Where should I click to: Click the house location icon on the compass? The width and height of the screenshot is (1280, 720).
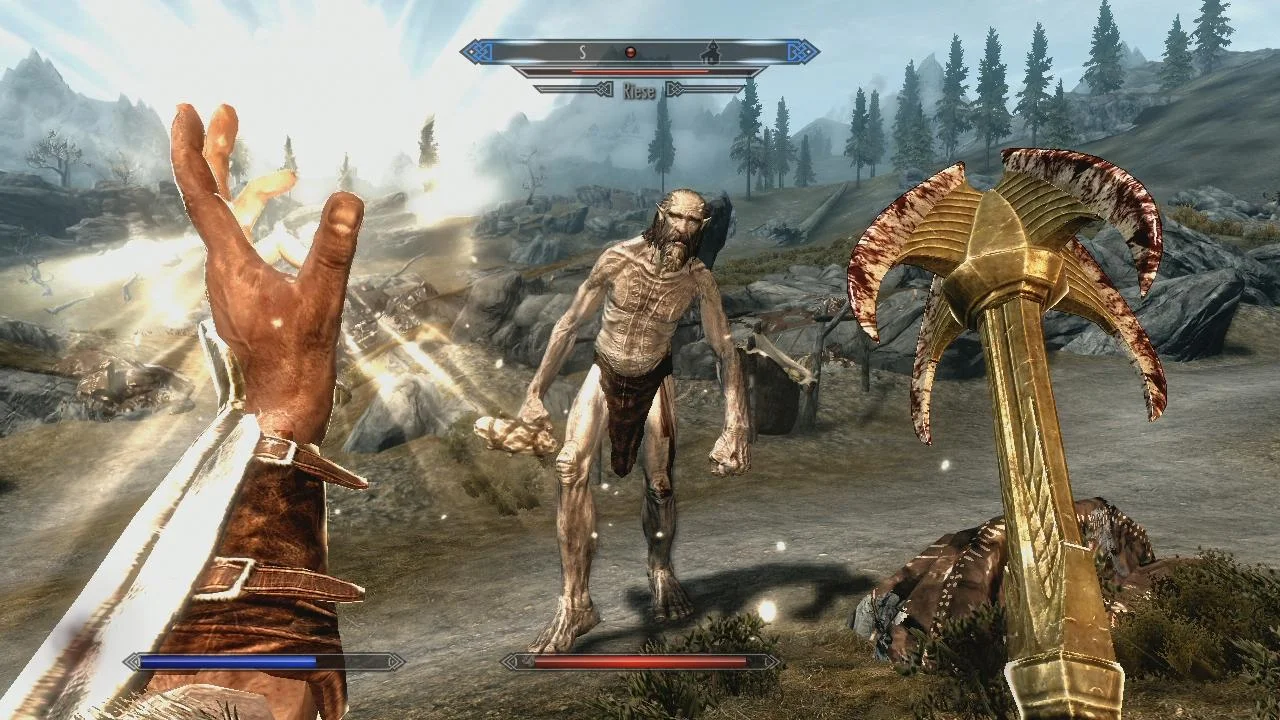tap(713, 52)
